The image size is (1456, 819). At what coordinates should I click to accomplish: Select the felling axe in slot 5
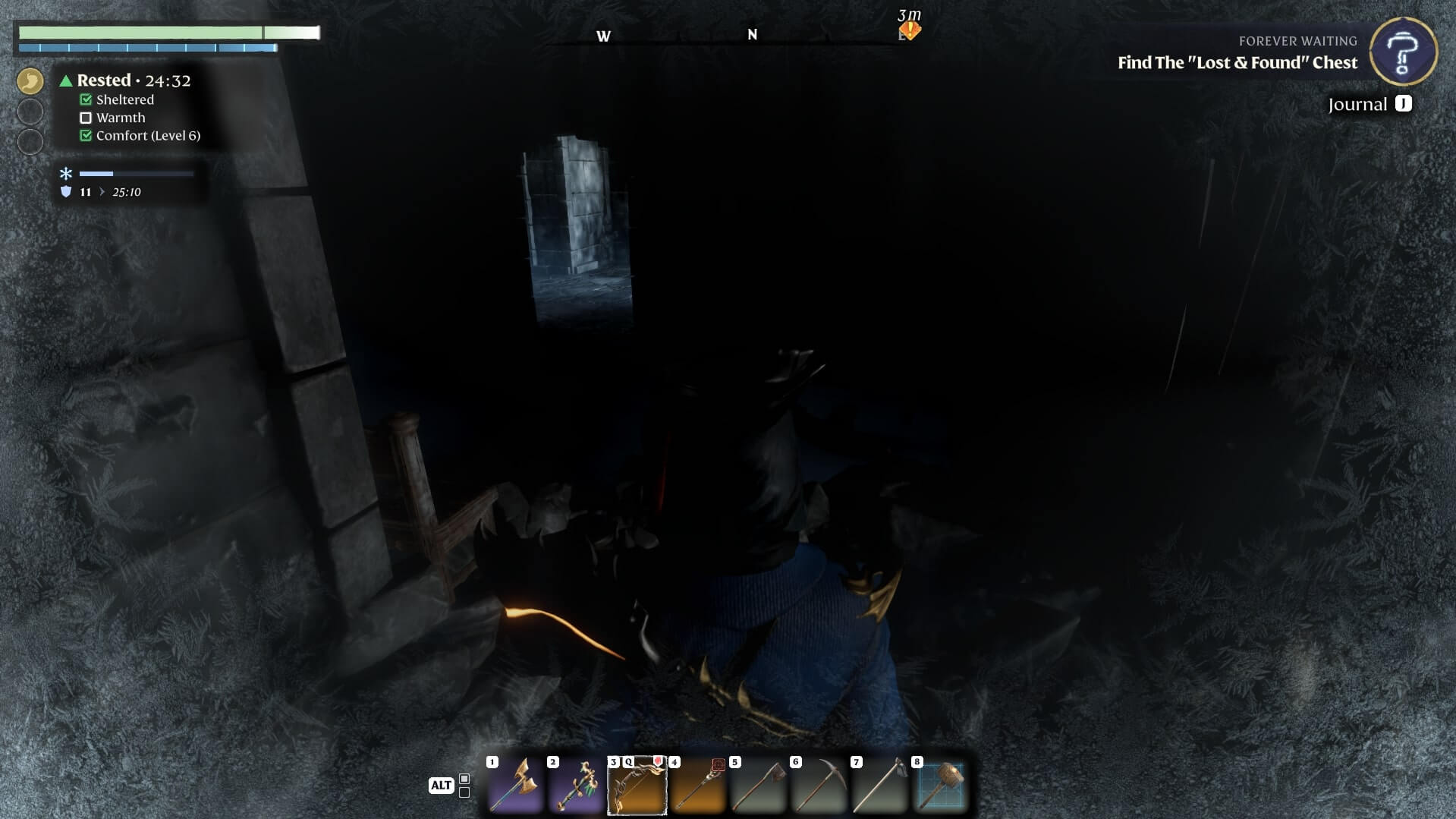[x=758, y=786]
